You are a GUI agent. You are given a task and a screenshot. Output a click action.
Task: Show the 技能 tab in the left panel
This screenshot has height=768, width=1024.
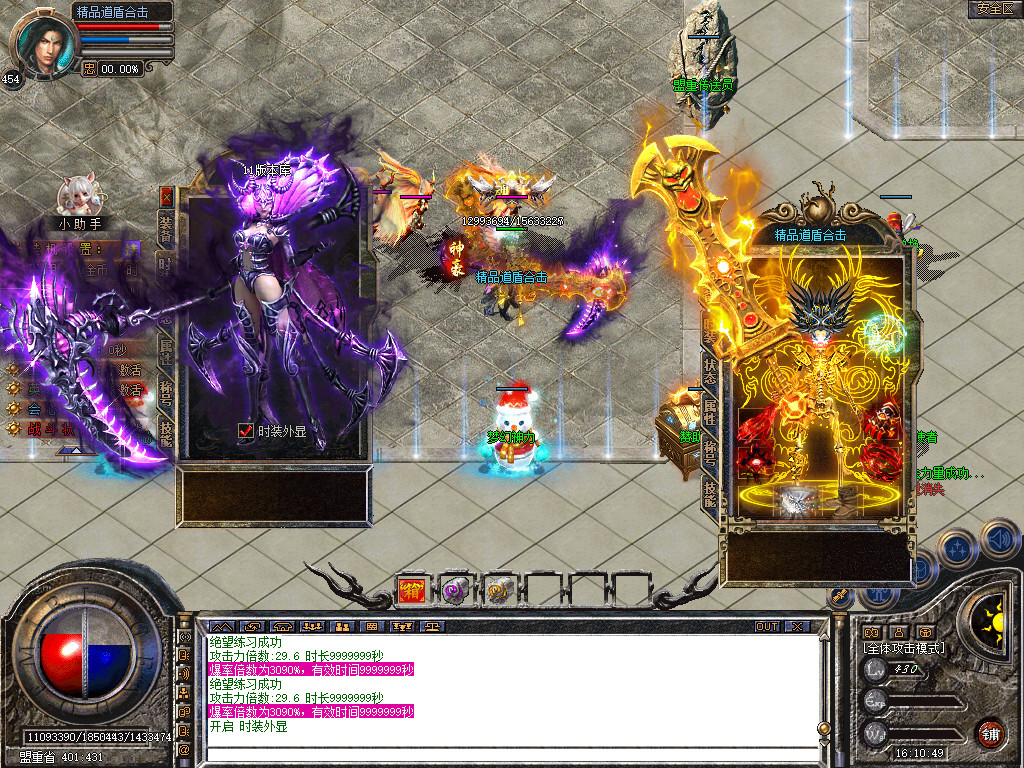click(166, 431)
